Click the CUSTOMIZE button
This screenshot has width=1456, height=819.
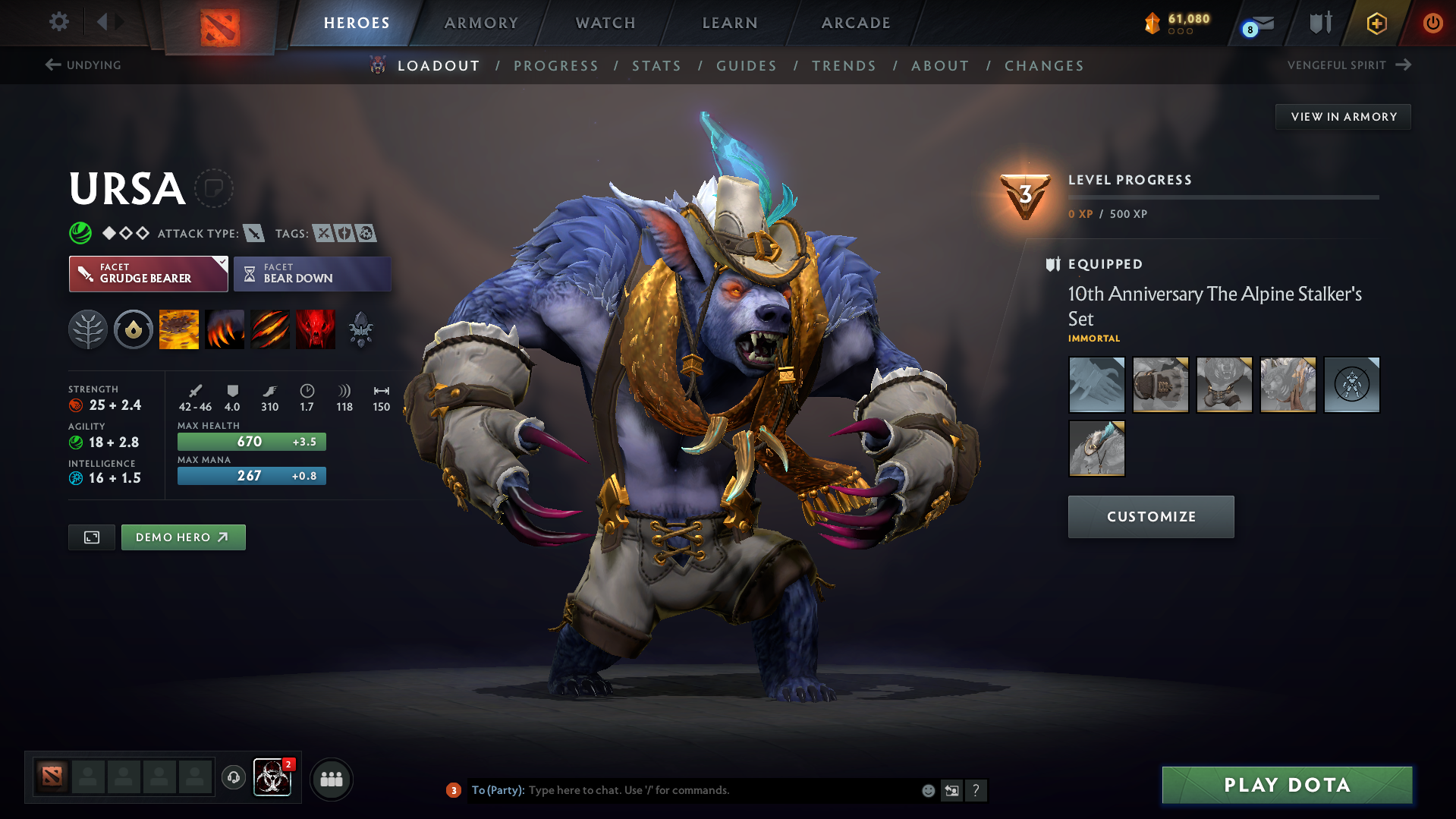[1150, 516]
